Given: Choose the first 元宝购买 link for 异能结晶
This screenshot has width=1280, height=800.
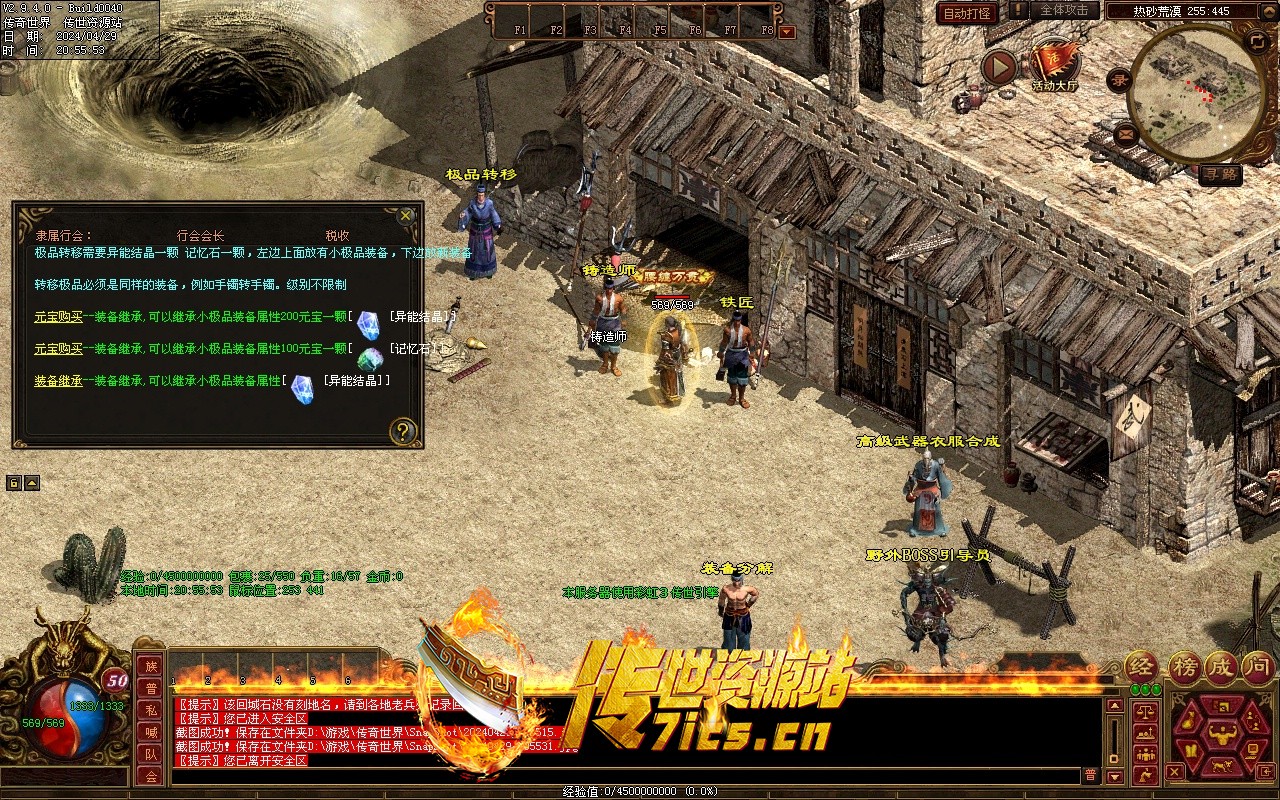Looking at the screenshot, I should (x=58, y=316).
